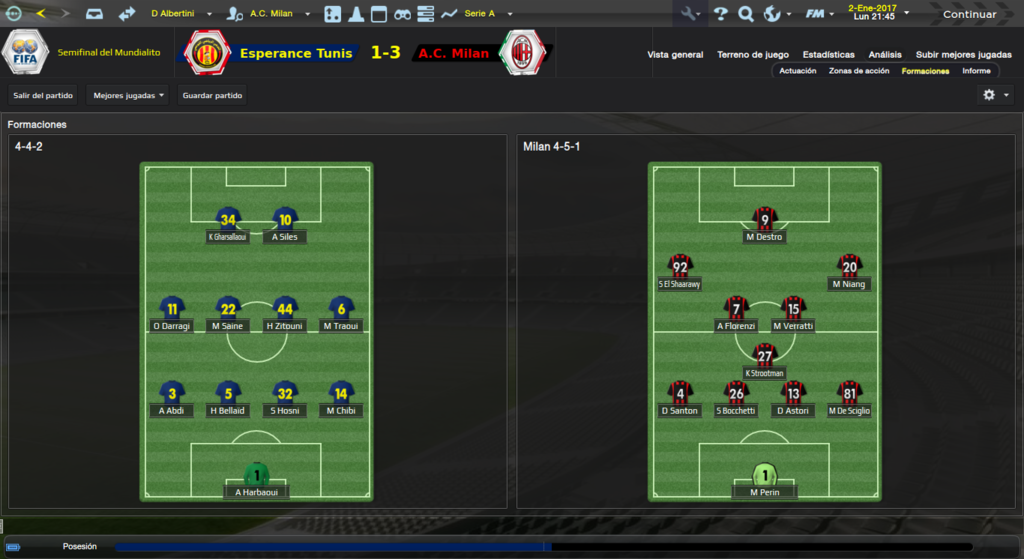The height and width of the screenshot is (559, 1024).
Task: Select goalkeeper A Harbaoui on the pitch
Action: tap(257, 474)
